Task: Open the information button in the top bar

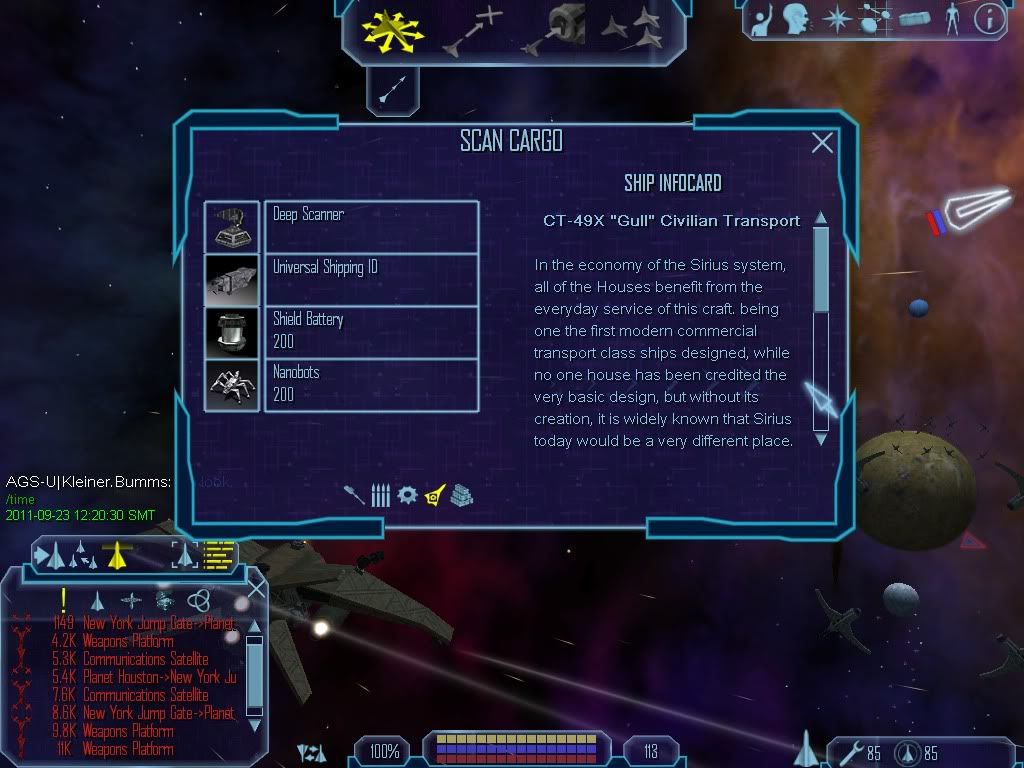Action: coord(989,19)
